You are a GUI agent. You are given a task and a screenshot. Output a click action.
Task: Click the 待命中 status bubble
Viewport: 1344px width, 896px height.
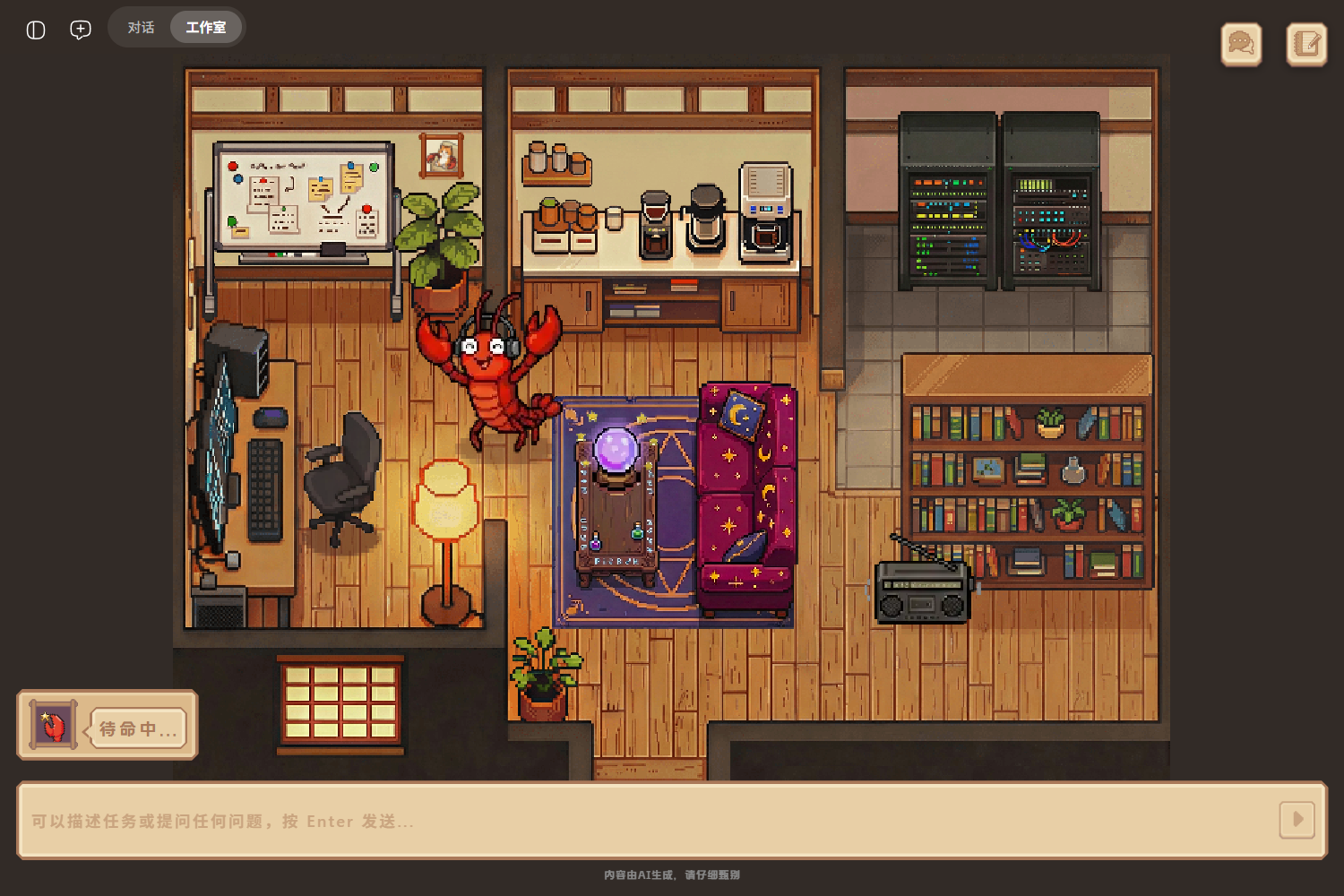click(x=138, y=728)
